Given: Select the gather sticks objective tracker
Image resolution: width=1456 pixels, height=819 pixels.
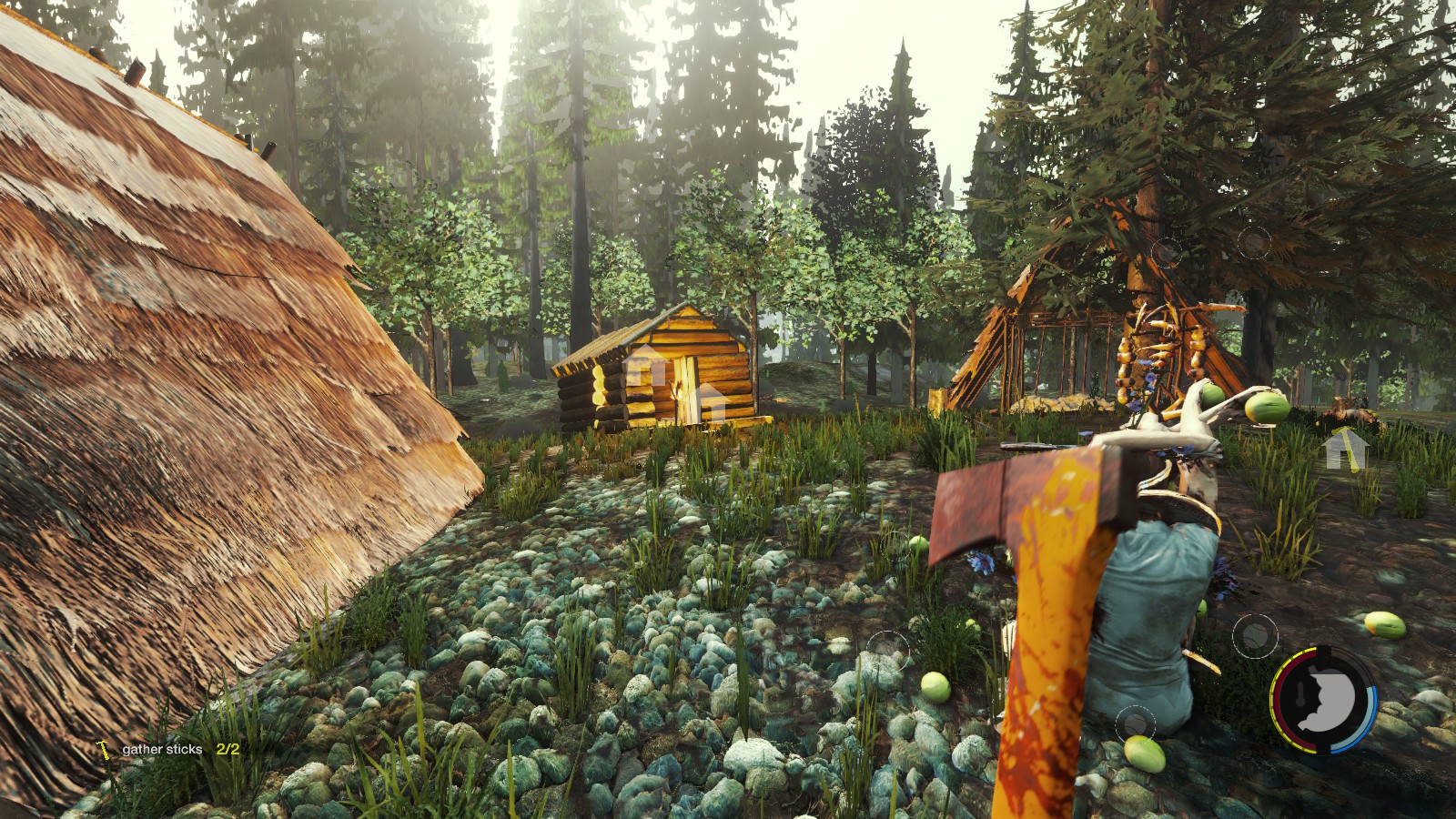Looking at the screenshot, I should pos(169,749).
